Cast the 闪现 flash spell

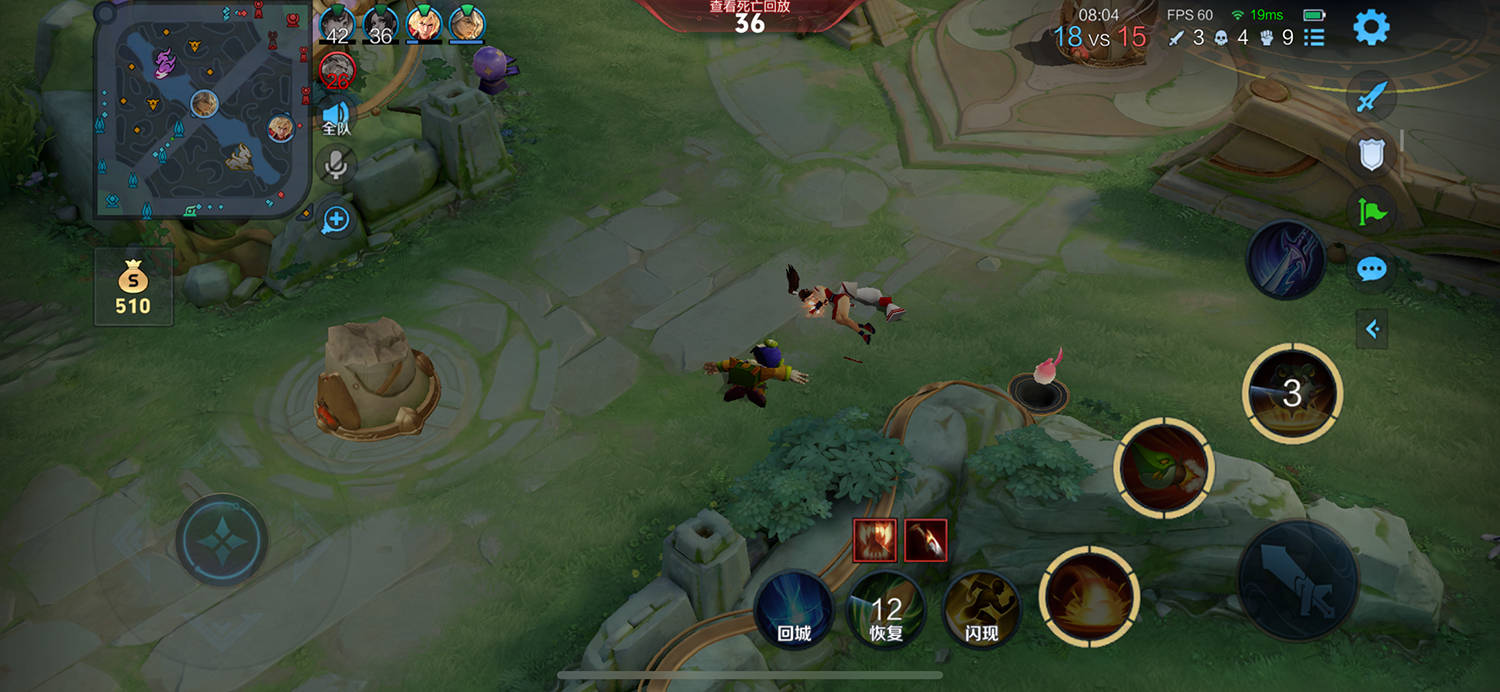[x=981, y=609]
